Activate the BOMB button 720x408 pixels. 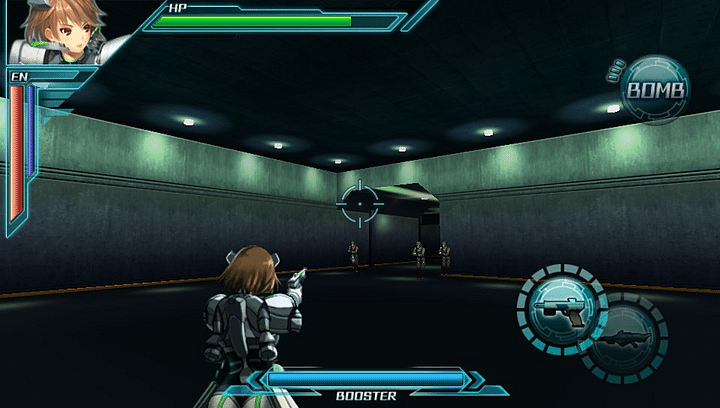tap(656, 91)
